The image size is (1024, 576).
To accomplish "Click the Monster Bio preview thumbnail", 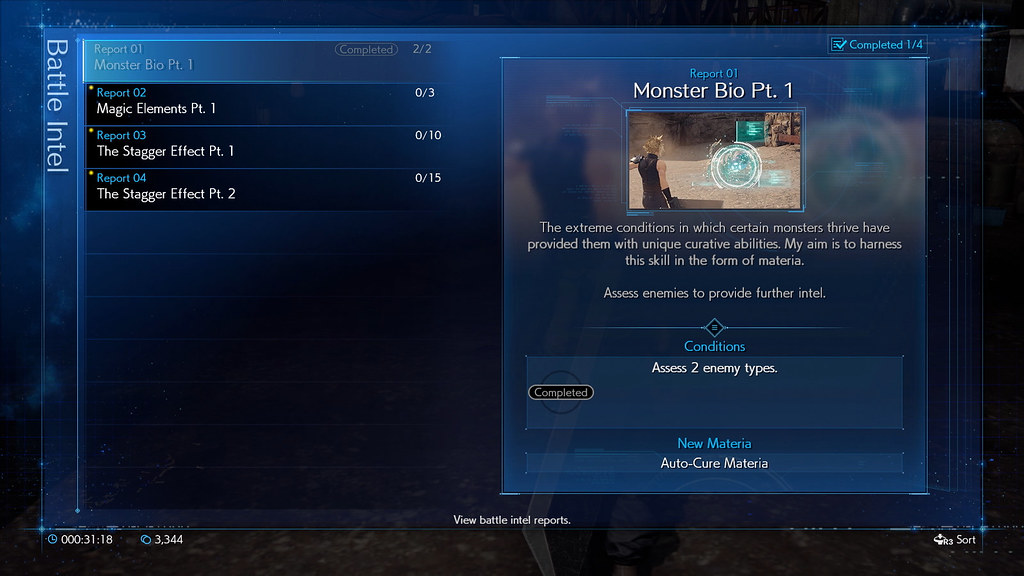I will point(714,161).
